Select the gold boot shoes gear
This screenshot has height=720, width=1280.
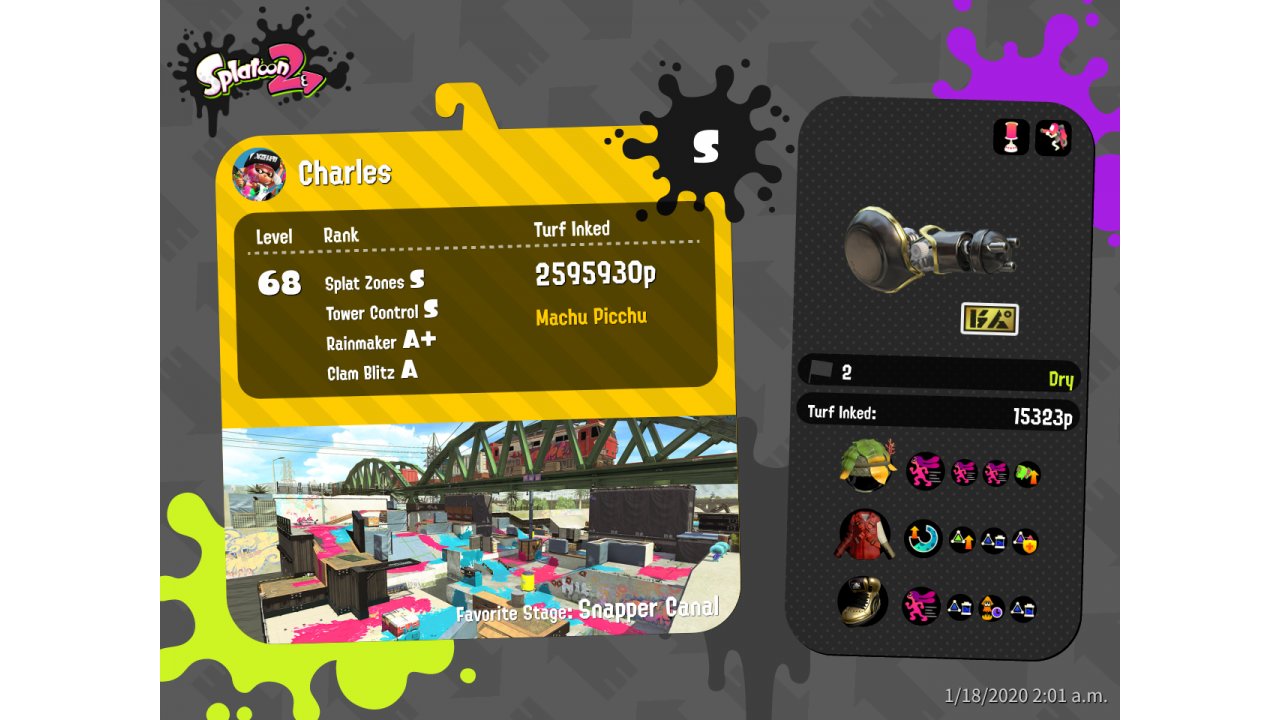(x=863, y=603)
